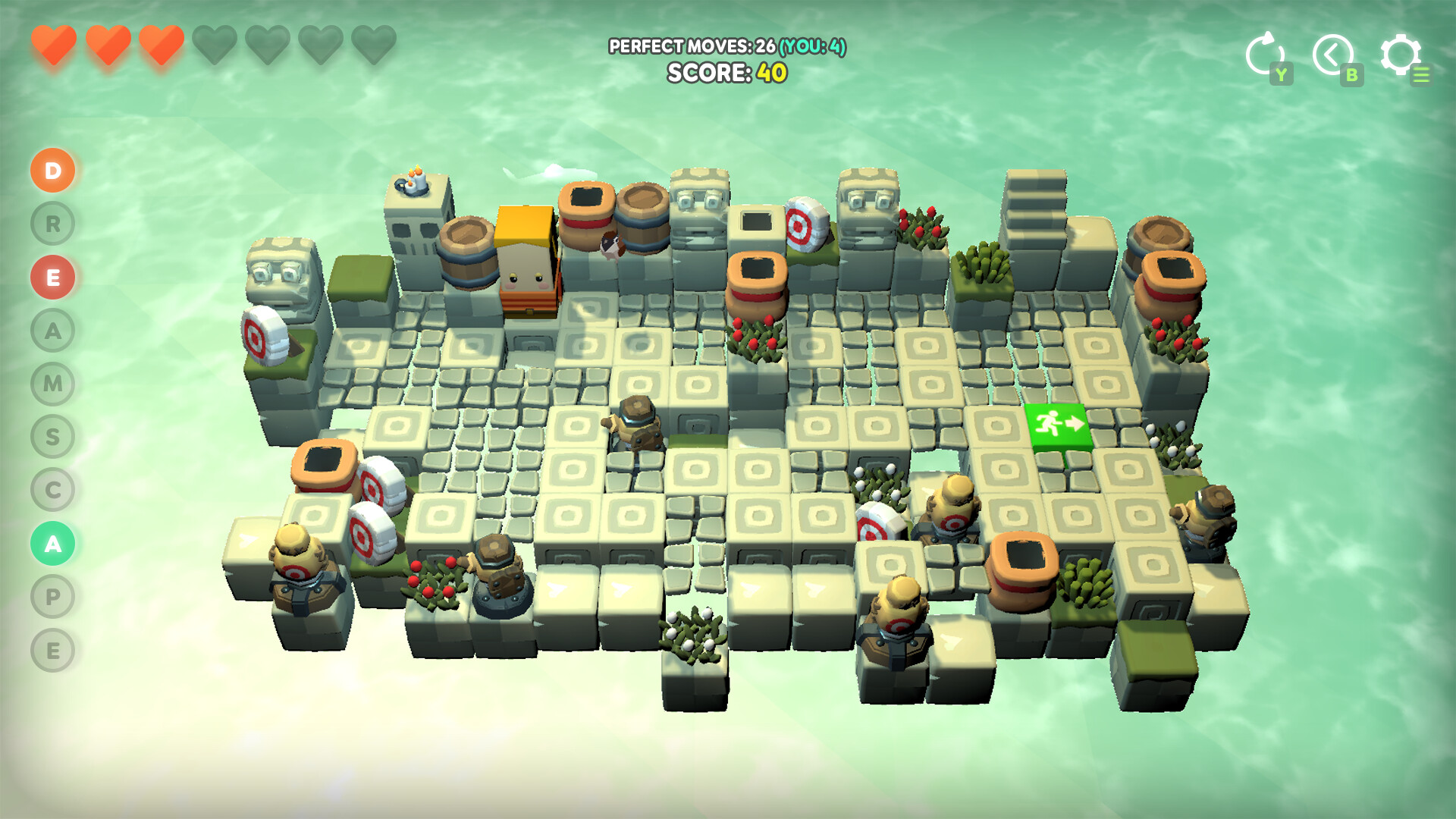This screenshot has height=819, width=1456.
Task: Select the green A letter in the sidebar
Action: [52, 544]
